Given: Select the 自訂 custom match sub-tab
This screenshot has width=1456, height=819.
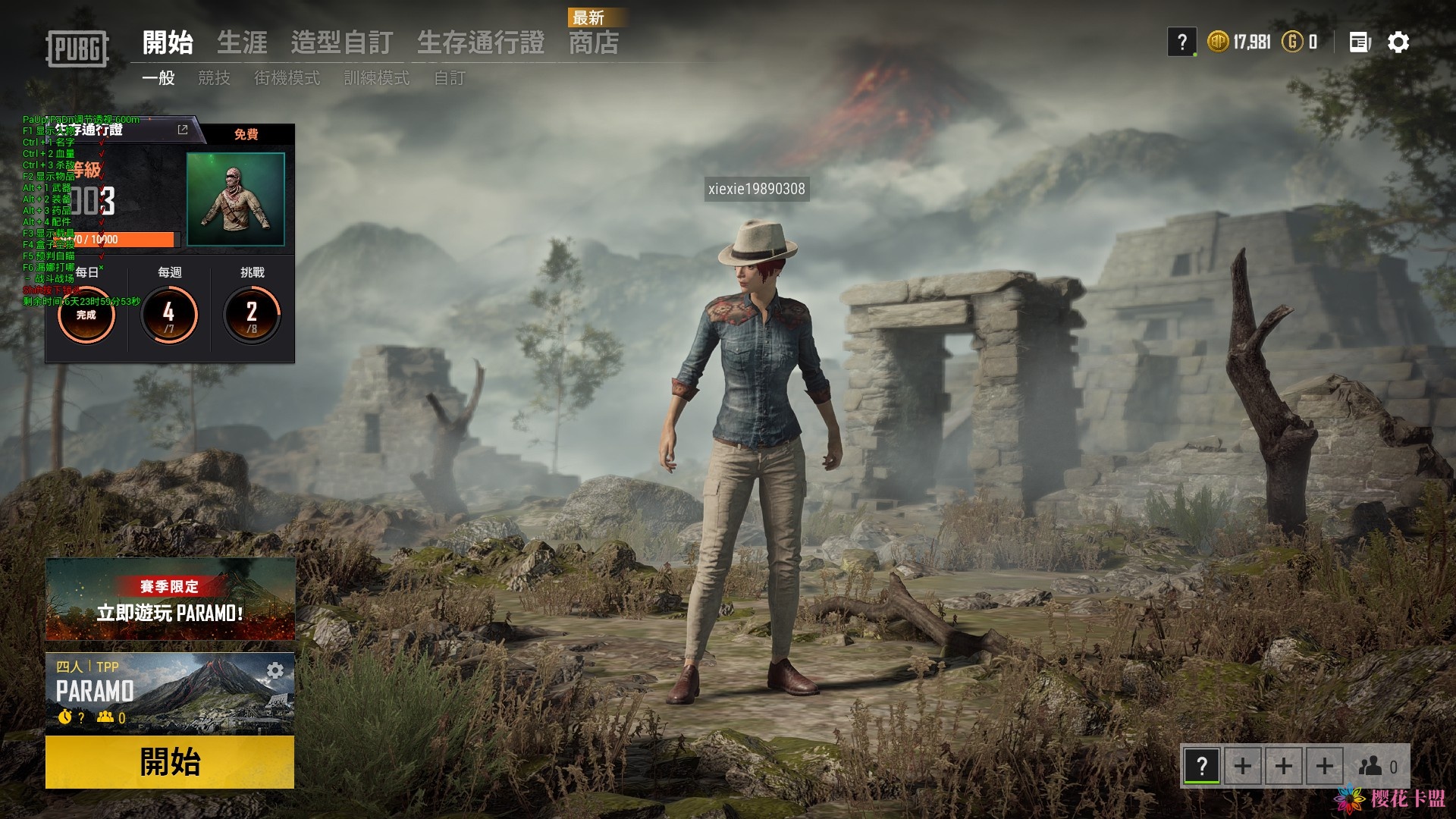Looking at the screenshot, I should point(449,78).
